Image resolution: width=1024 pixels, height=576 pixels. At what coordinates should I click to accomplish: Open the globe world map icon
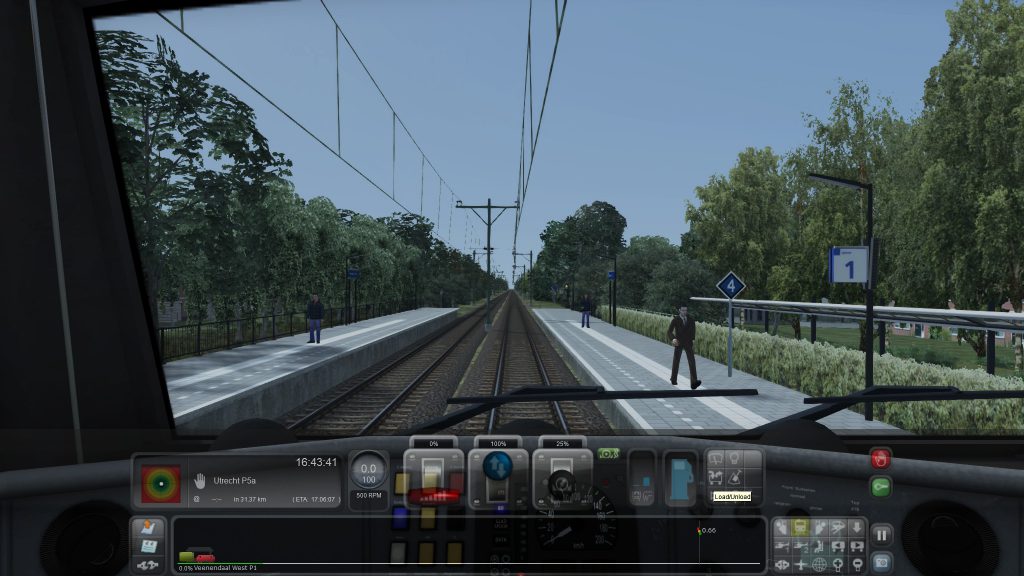pos(819,564)
